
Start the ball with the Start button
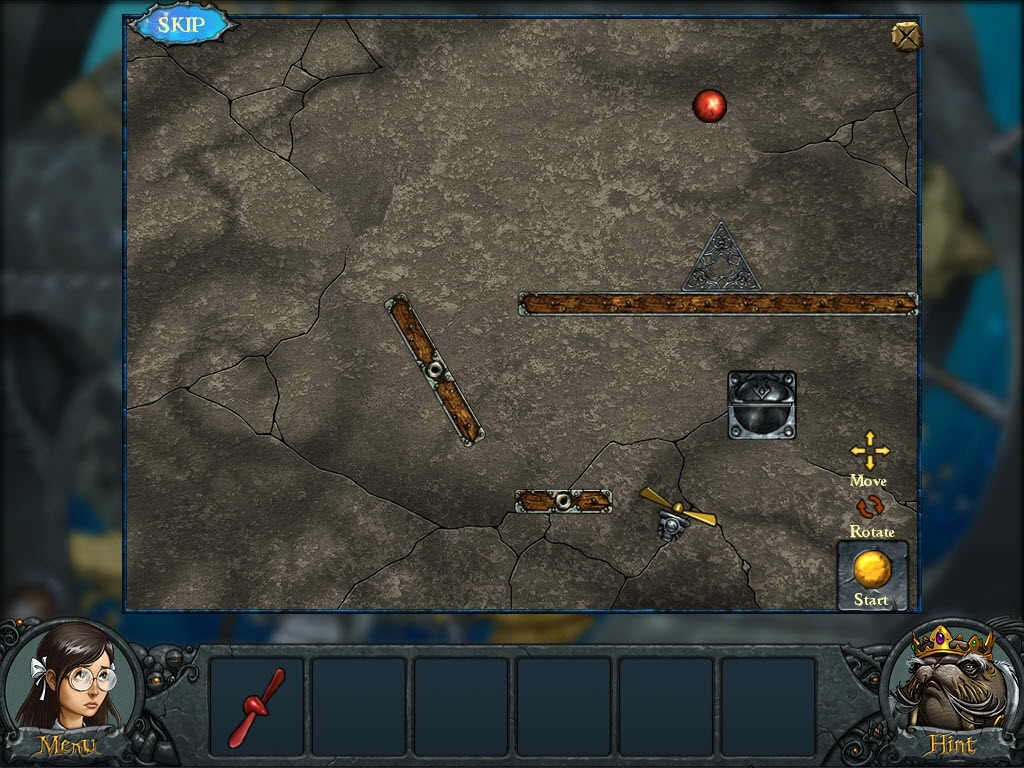point(872,574)
